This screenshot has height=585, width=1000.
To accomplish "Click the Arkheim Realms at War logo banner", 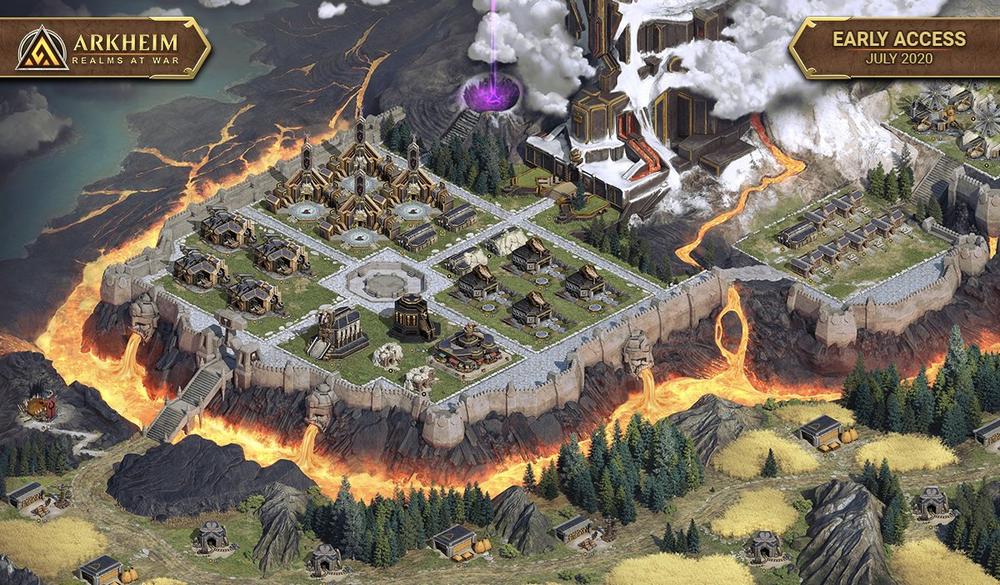I will click(105, 47).
